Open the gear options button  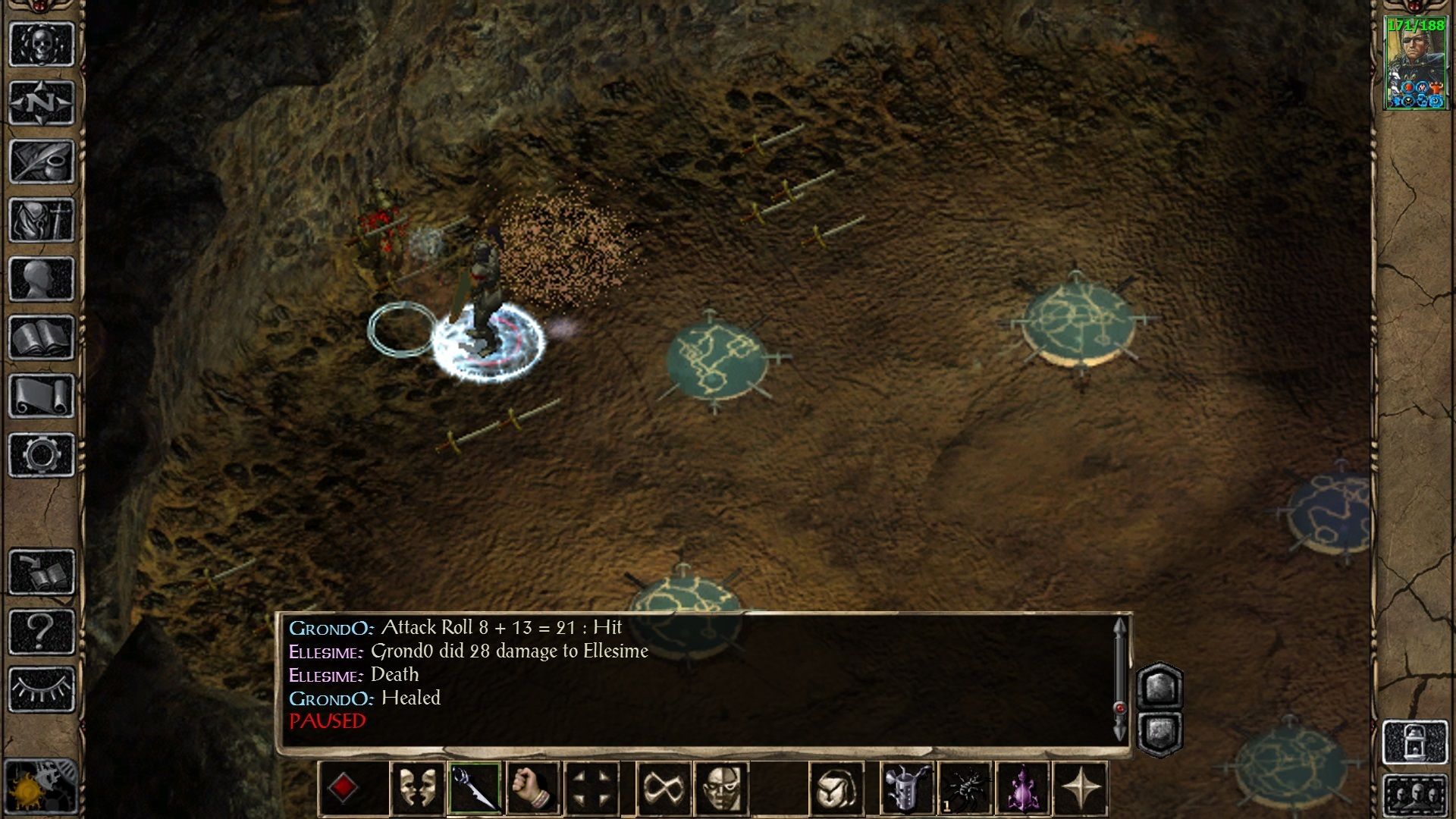42,455
